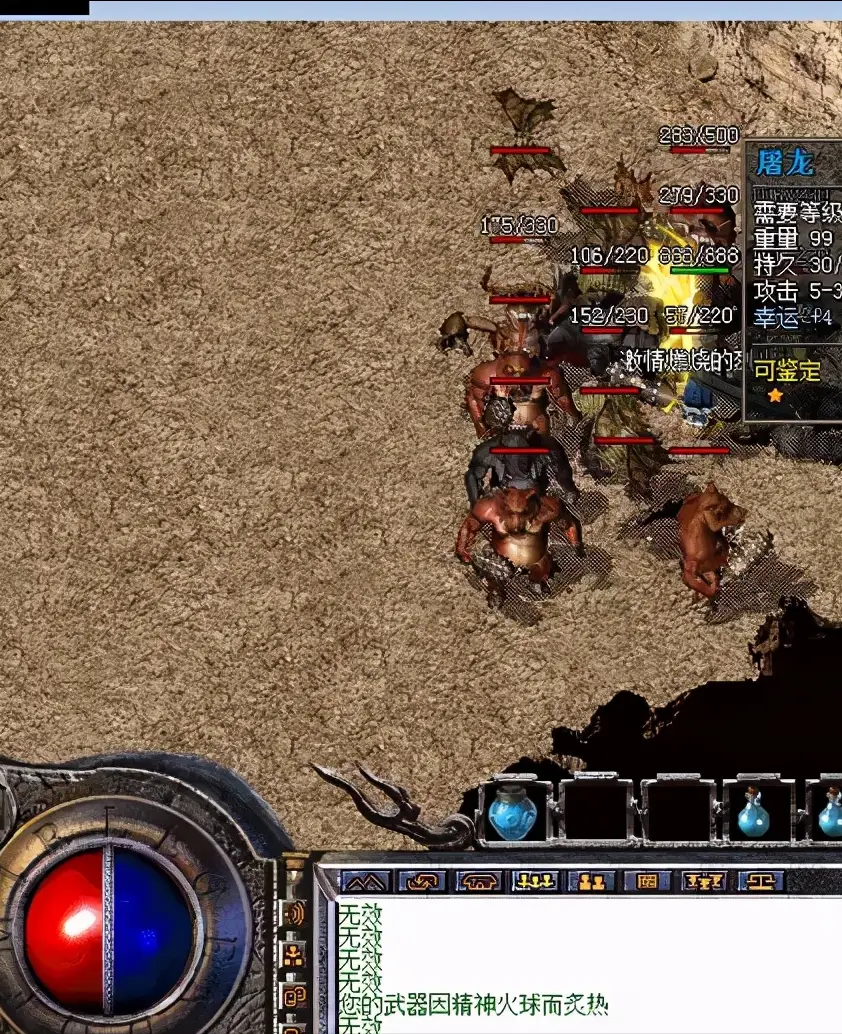Click the two-figures icon button
Image resolution: width=842 pixels, height=1034 pixels.
pyautogui.click(x=591, y=881)
